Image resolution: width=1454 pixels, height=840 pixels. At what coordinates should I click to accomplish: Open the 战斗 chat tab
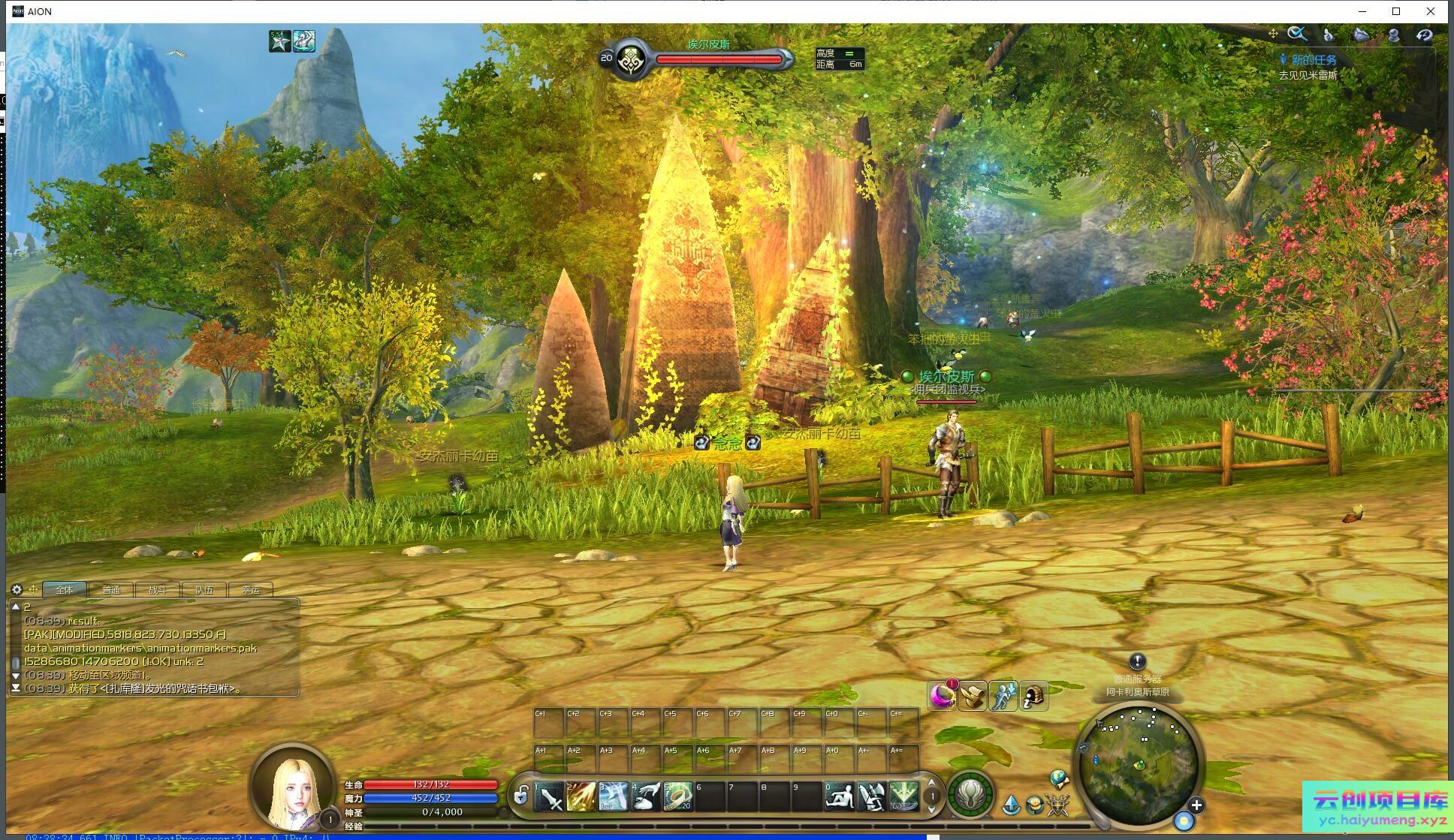(158, 590)
